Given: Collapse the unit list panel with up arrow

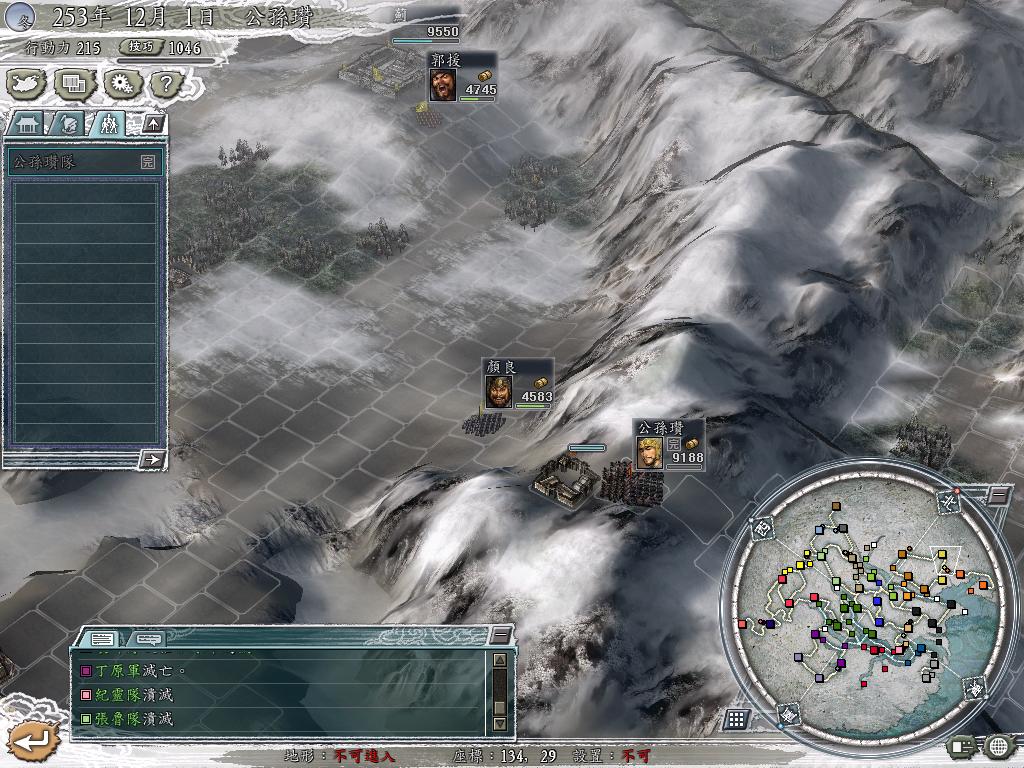Looking at the screenshot, I should (154, 123).
